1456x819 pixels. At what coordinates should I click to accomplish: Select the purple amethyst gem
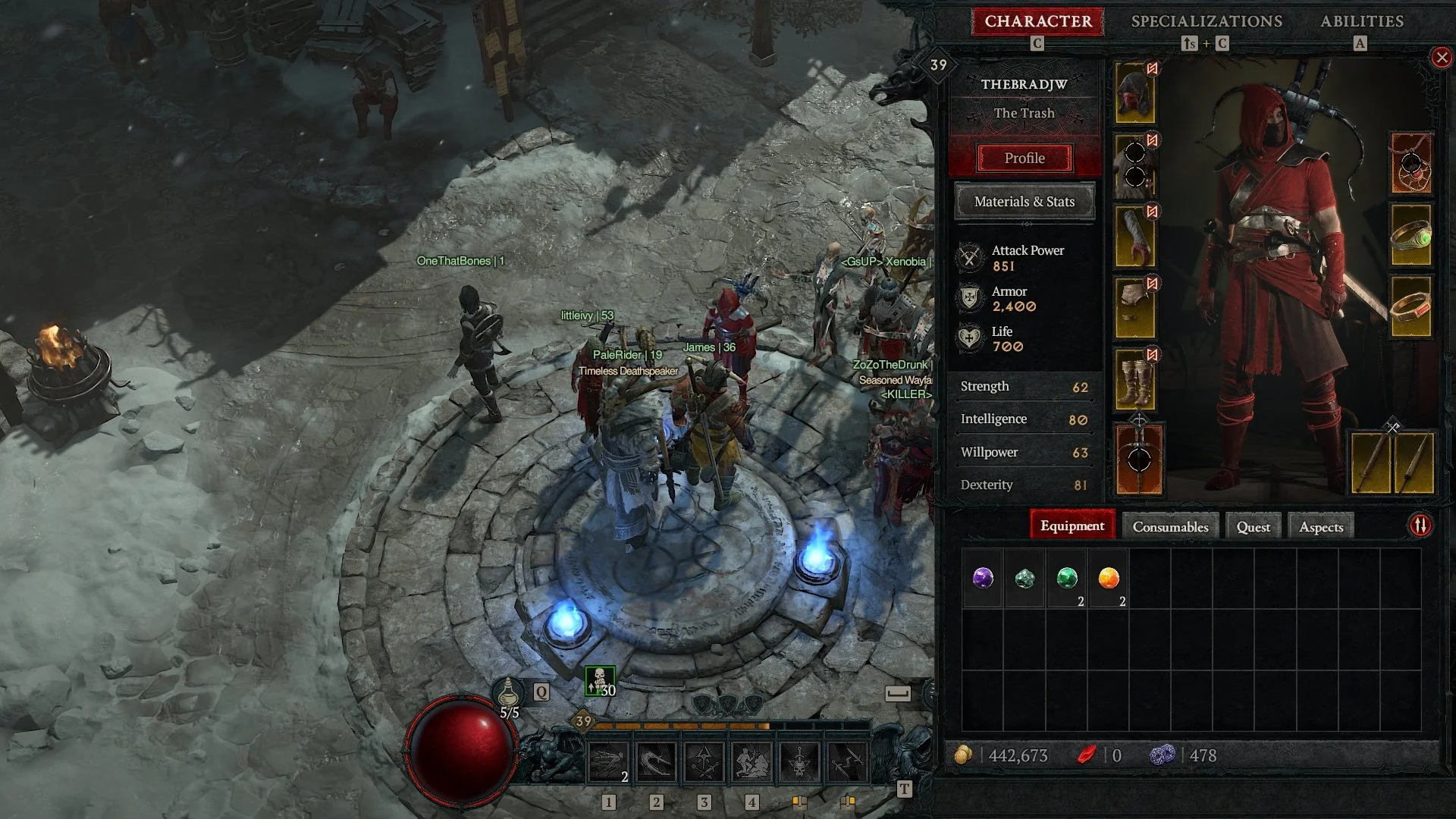[x=983, y=579]
